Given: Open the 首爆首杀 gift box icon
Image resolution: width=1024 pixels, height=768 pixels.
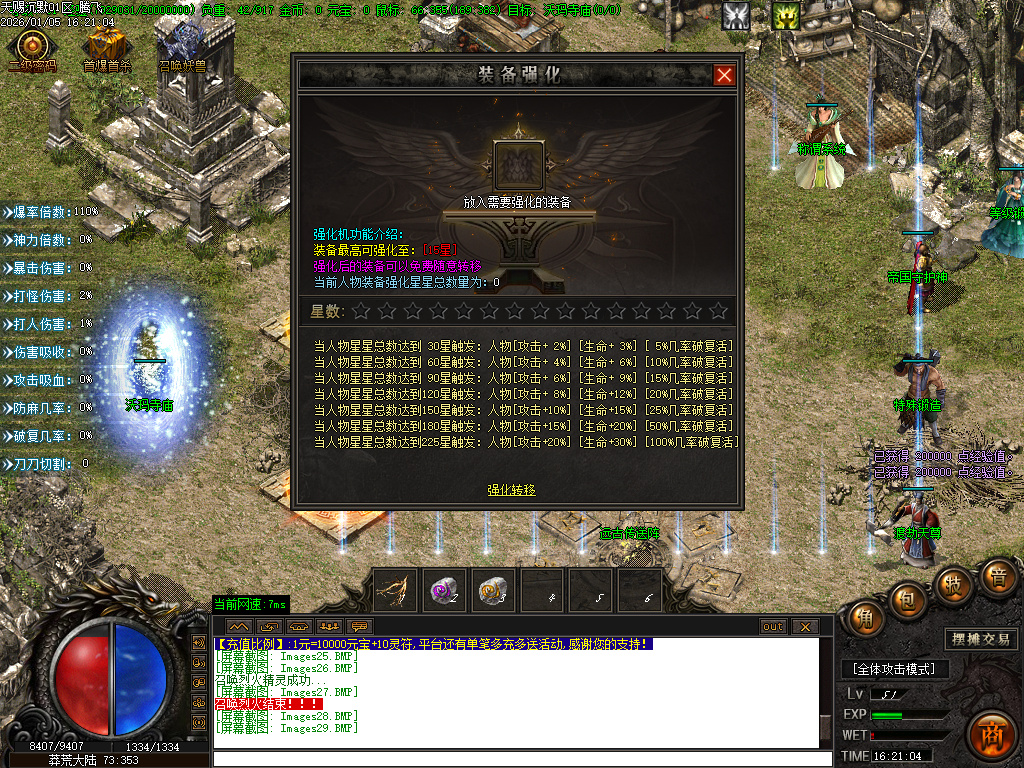Looking at the screenshot, I should coord(106,46).
